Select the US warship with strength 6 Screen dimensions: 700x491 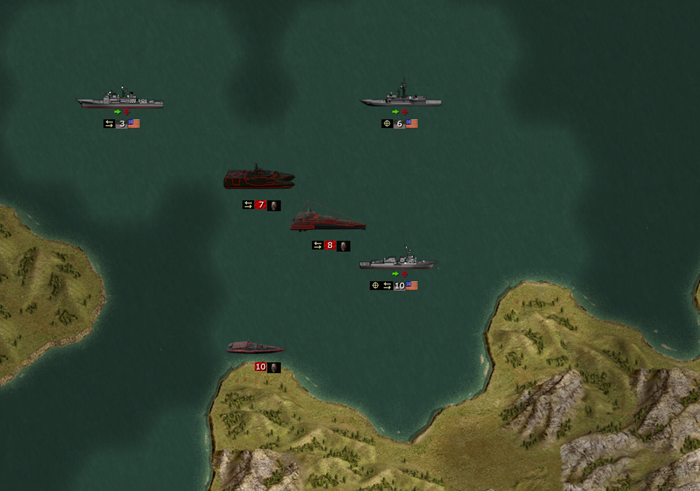(401, 98)
